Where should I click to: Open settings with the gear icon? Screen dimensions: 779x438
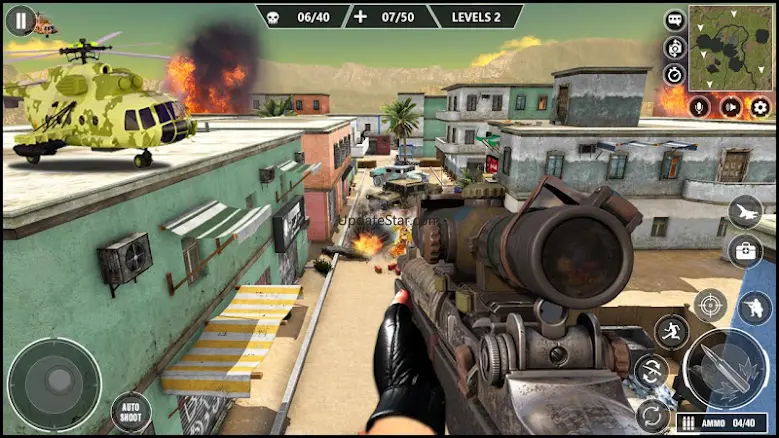pos(761,107)
